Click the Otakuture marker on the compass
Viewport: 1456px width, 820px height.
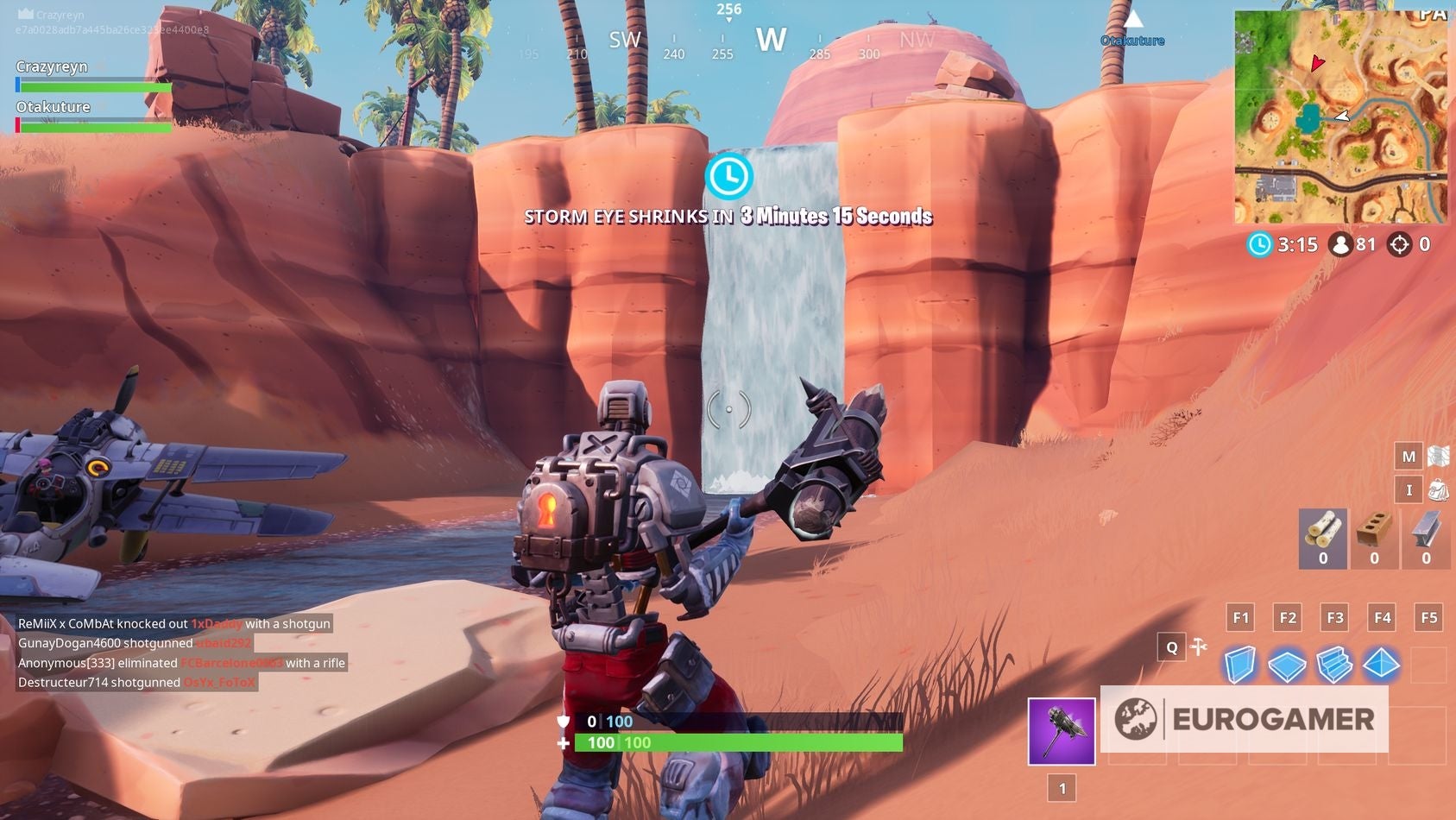[1132, 40]
